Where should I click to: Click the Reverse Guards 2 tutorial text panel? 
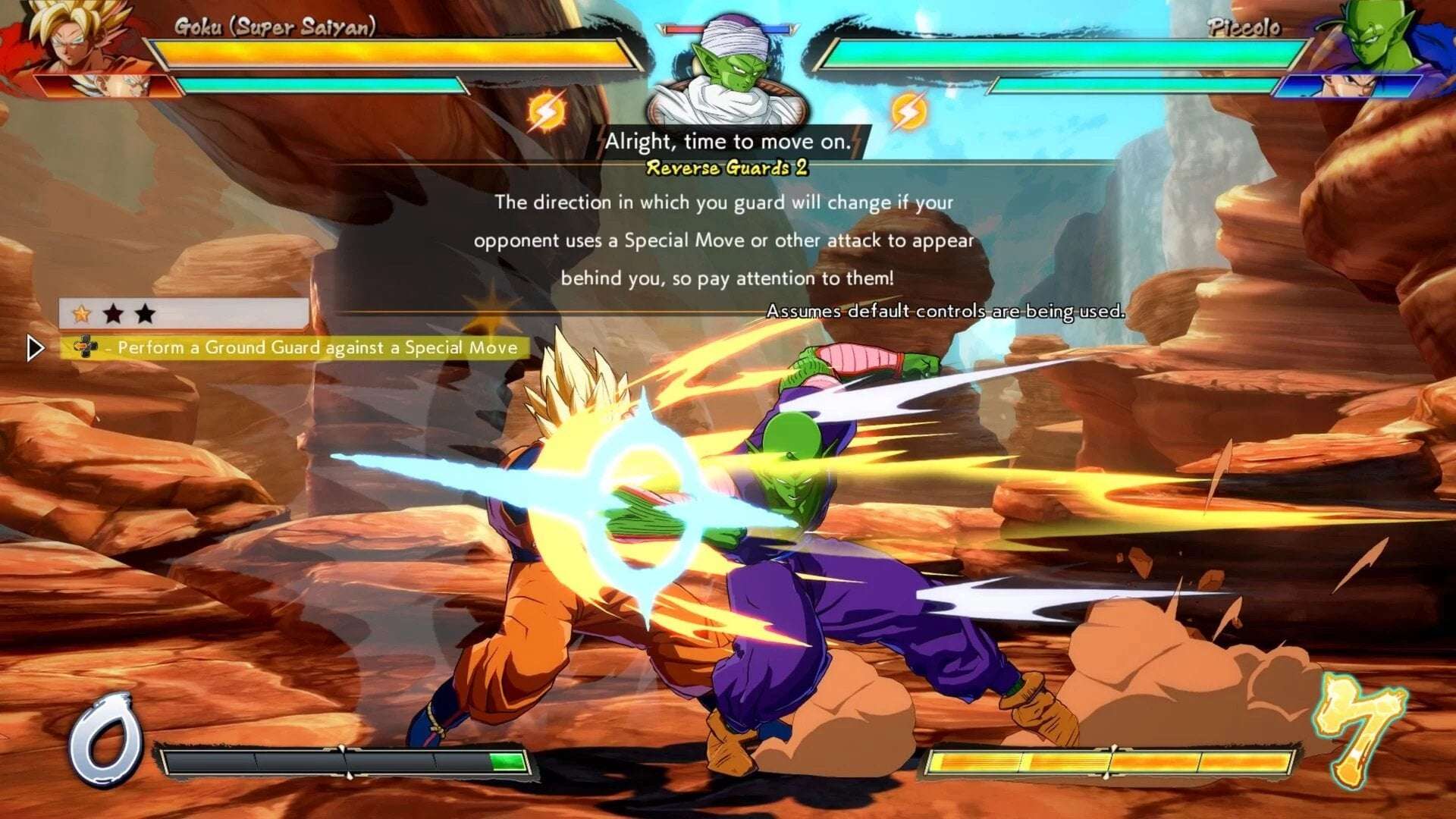point(726,240)
